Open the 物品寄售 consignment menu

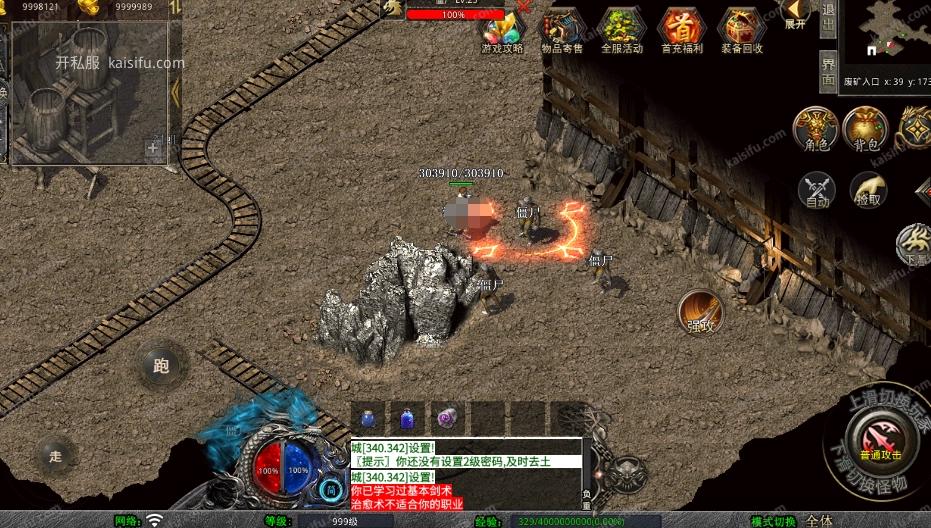[x=562, y=30]
